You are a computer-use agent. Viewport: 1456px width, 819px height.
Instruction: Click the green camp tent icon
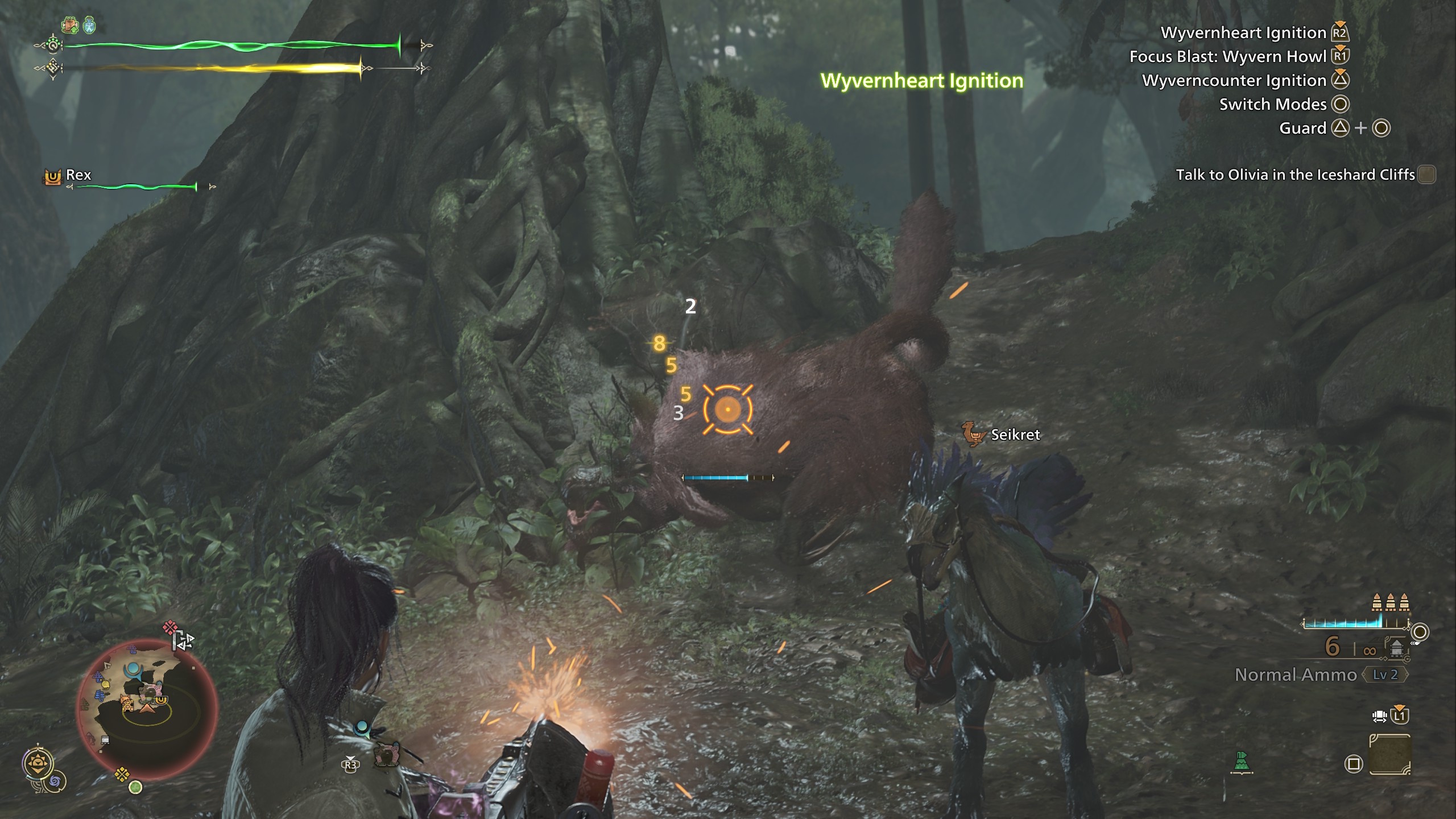point(1242,763)
